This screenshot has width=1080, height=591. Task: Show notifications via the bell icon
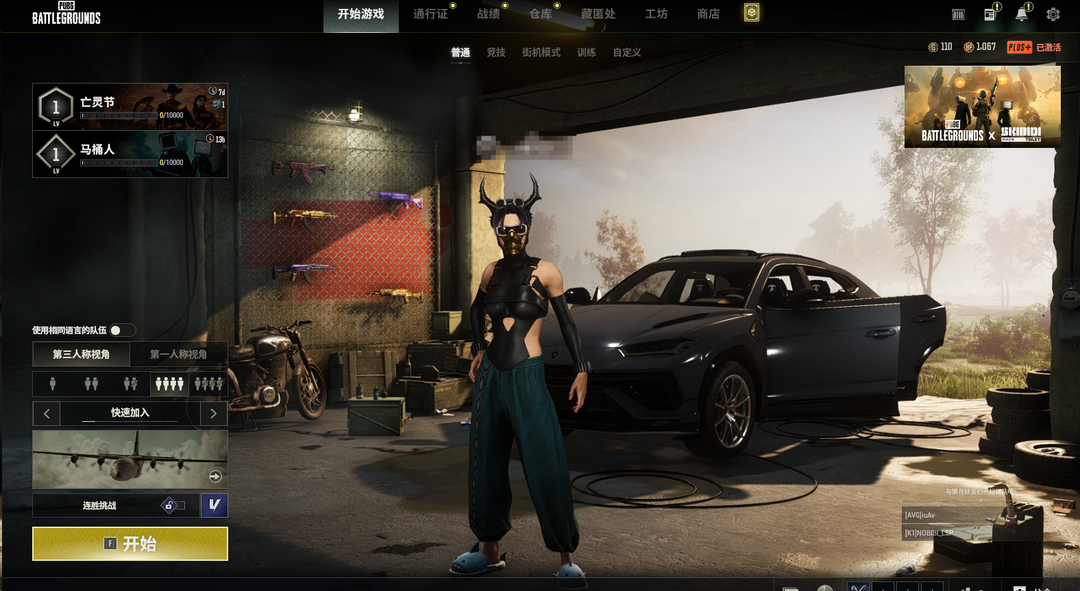pos(1021,14)
